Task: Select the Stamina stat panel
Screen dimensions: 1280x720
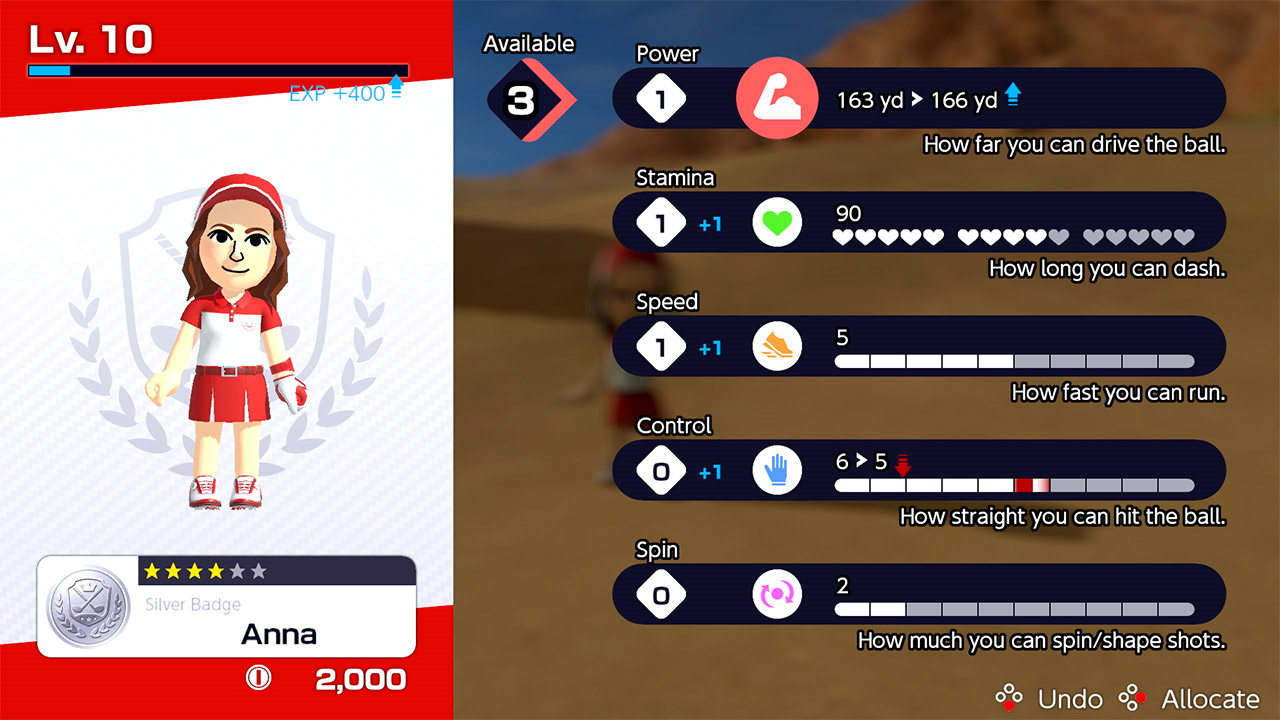Action: tap(919, 221)
